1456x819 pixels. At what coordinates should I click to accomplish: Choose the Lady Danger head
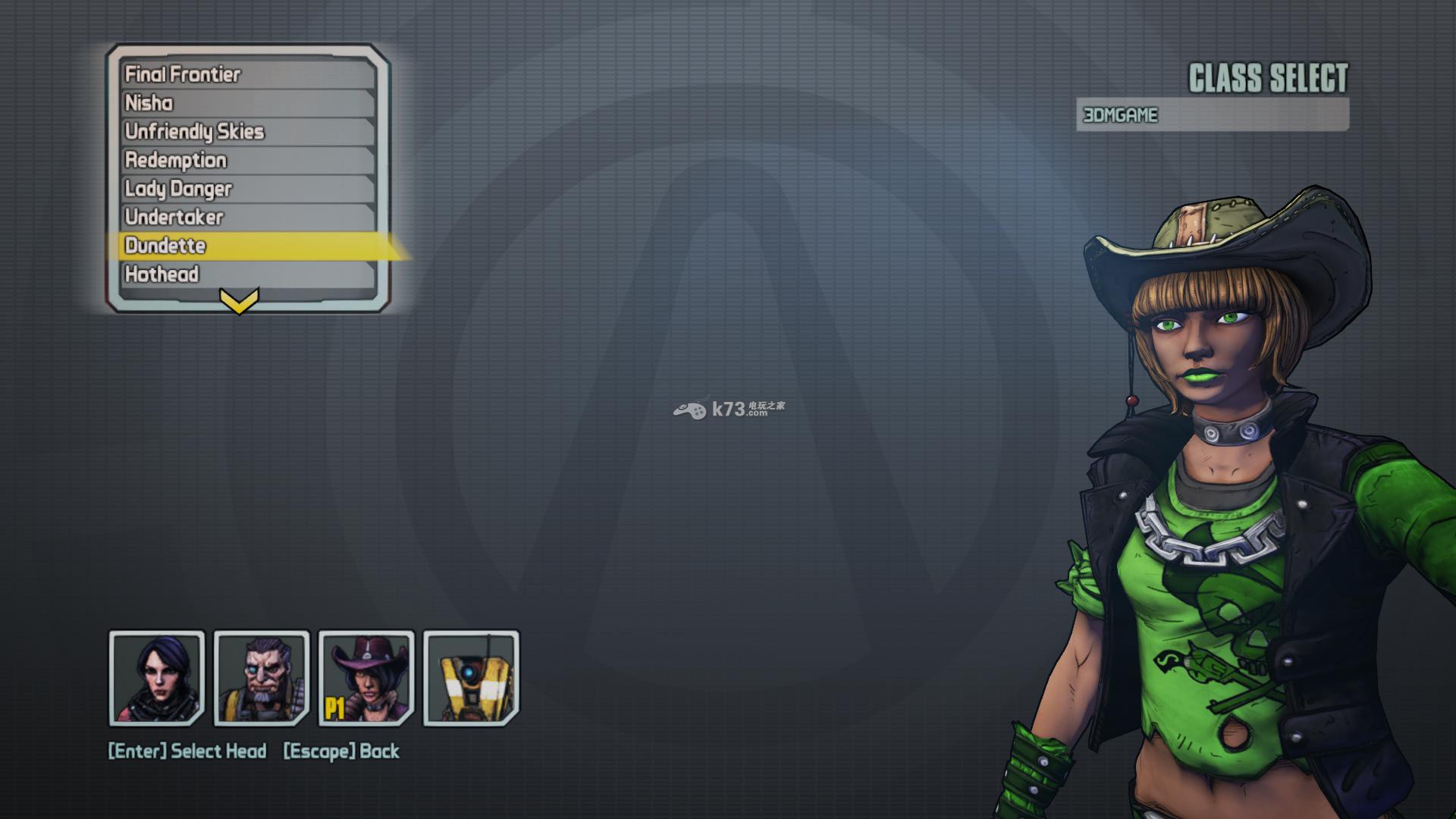249,189
